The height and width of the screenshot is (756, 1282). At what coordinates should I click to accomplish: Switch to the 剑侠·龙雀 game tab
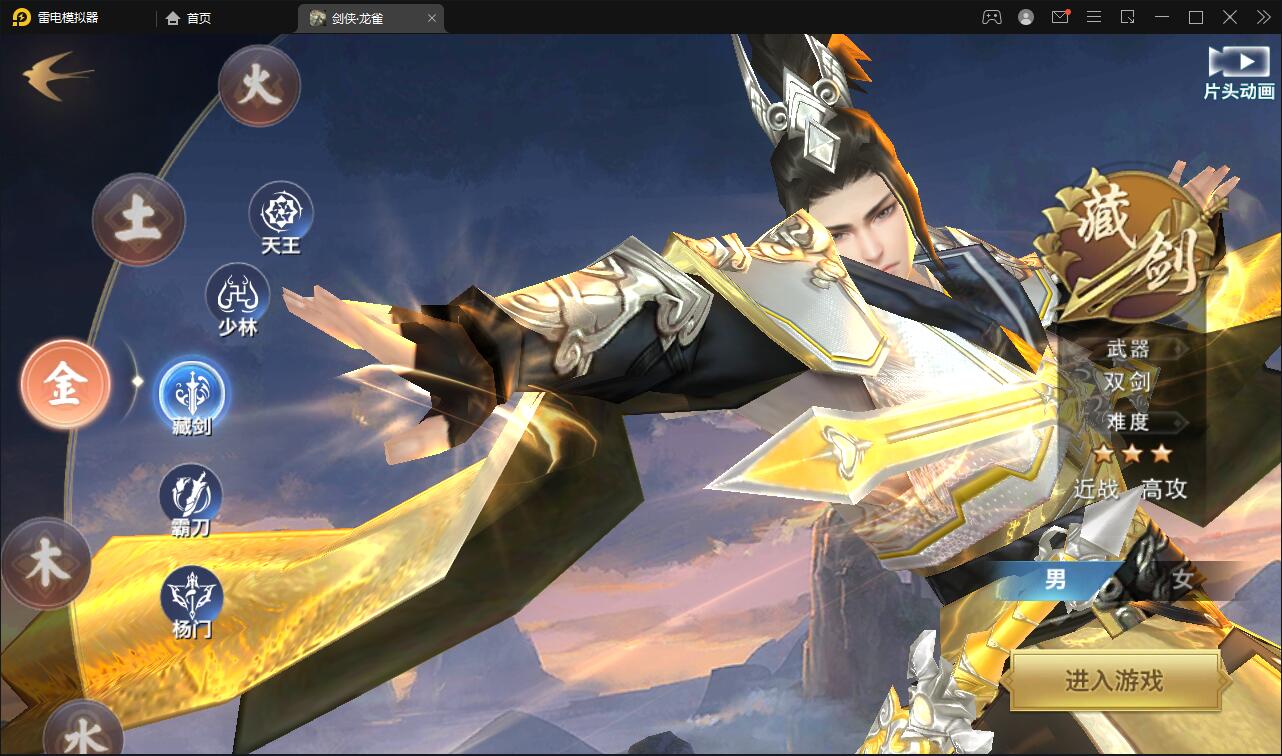click(x=356, y=17)
